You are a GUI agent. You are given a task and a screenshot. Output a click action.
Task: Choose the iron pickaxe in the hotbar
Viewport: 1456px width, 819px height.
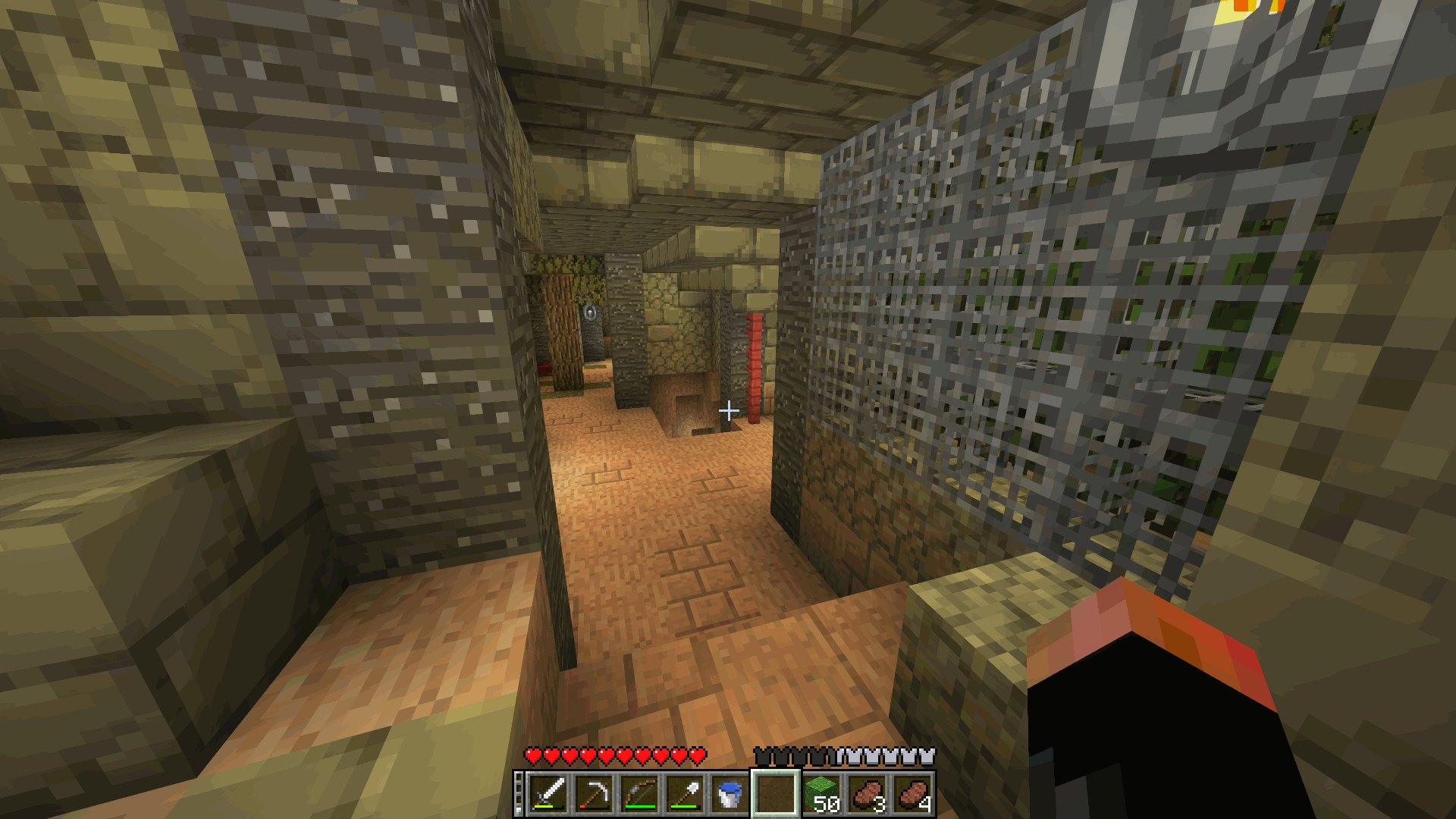coord(594,794)
